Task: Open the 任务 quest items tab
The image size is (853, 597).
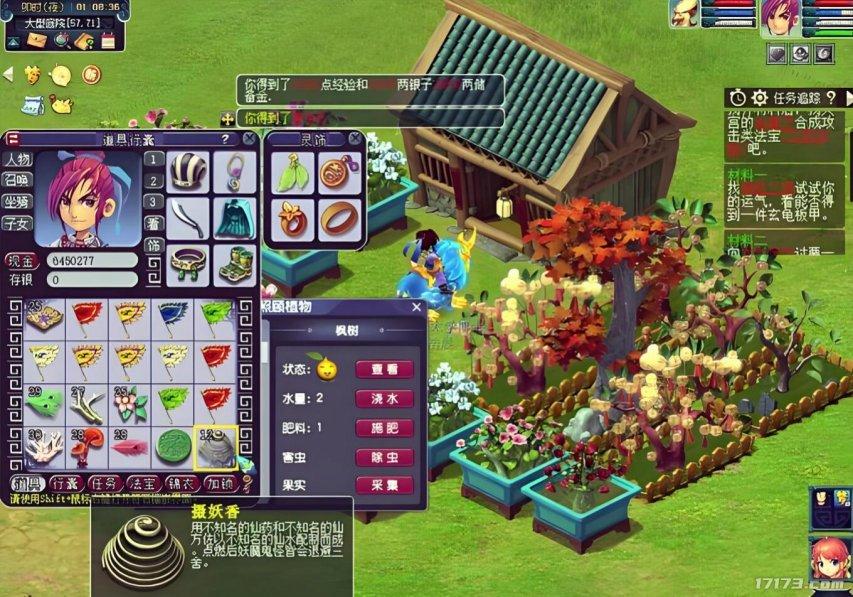Action: tap(103, 484)
